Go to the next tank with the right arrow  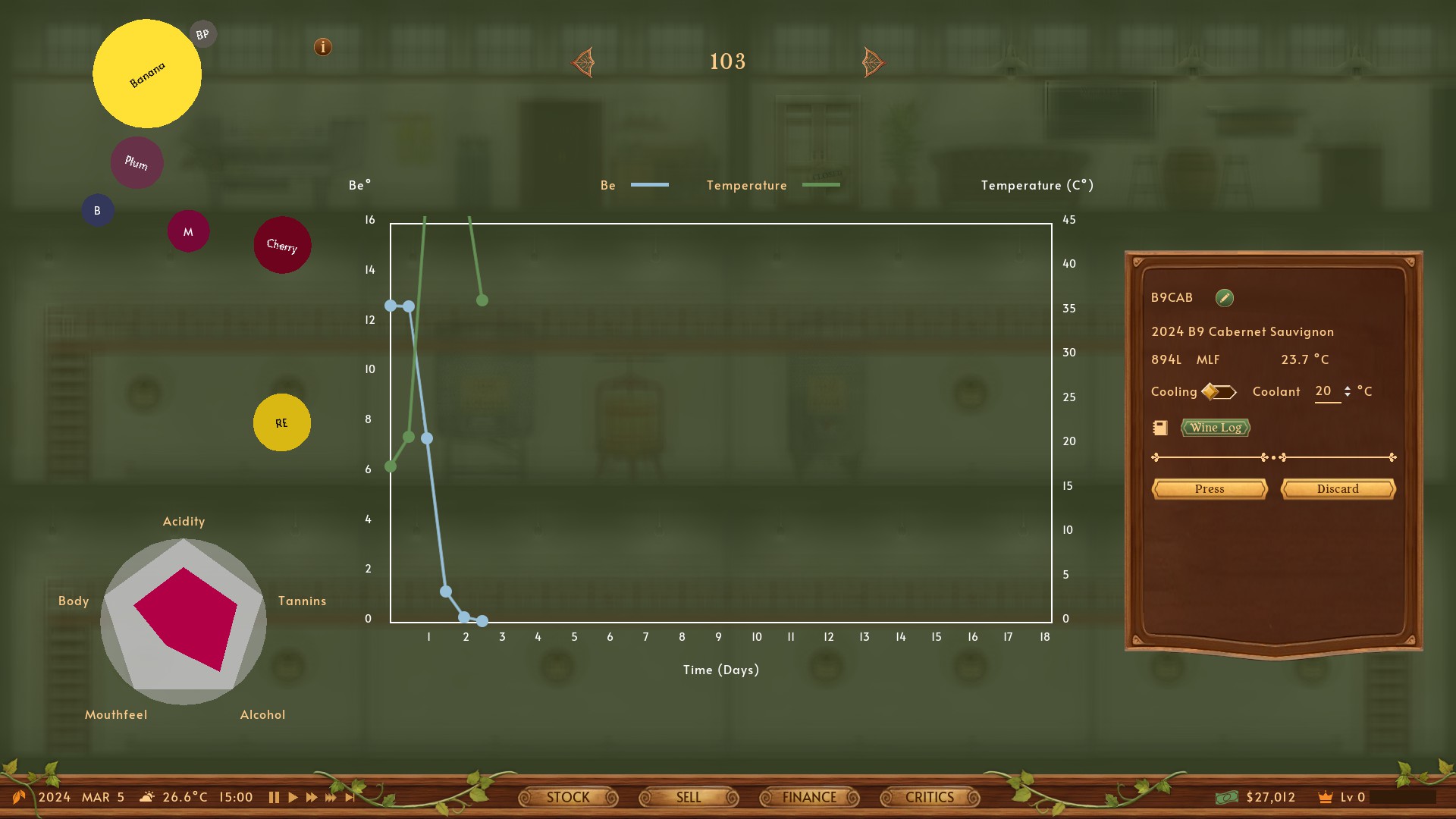tap(873, 62)
